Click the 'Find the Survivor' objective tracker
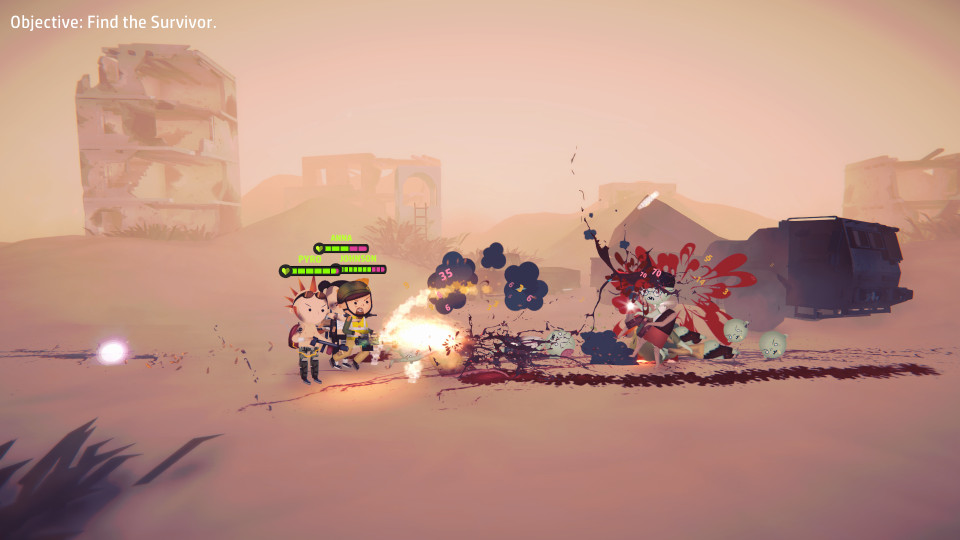Image resolution: width=960 pixels, height=540 pixels. [x=113, y=22]
